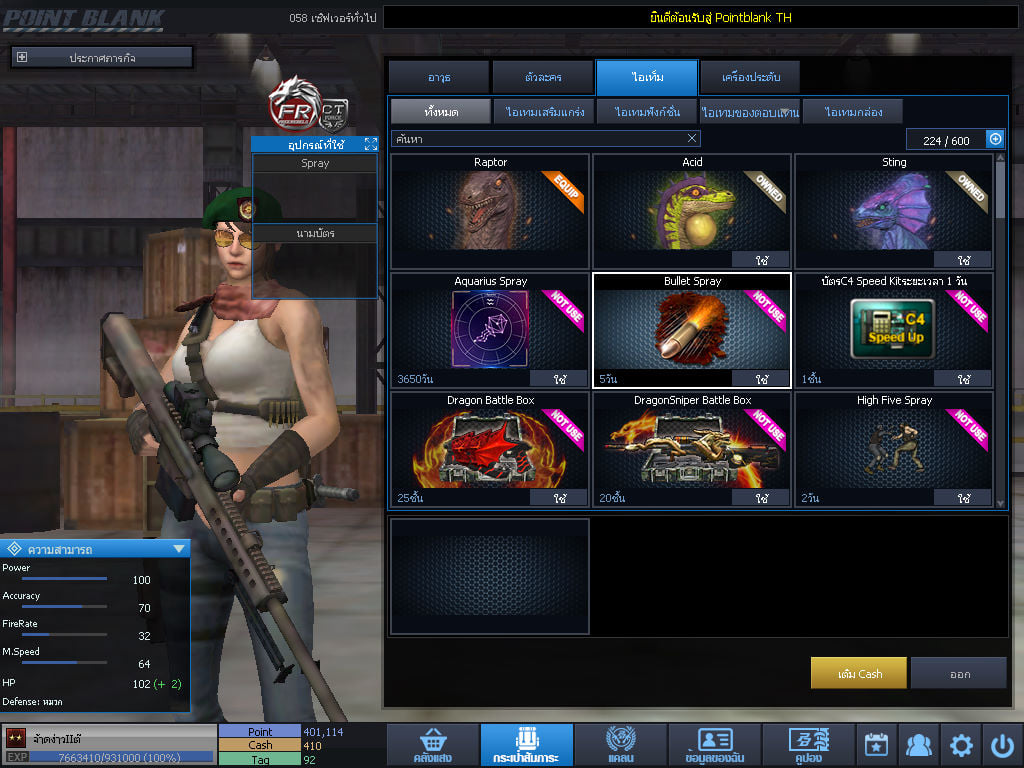Screen dimensions: 1024x768
Task: Click the เติม Cash top-up button
Action: (x=859, y=673)
